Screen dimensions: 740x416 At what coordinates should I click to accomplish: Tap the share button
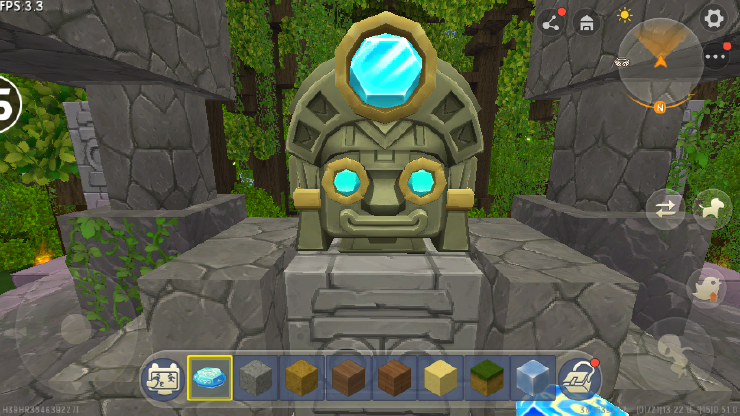550,21
